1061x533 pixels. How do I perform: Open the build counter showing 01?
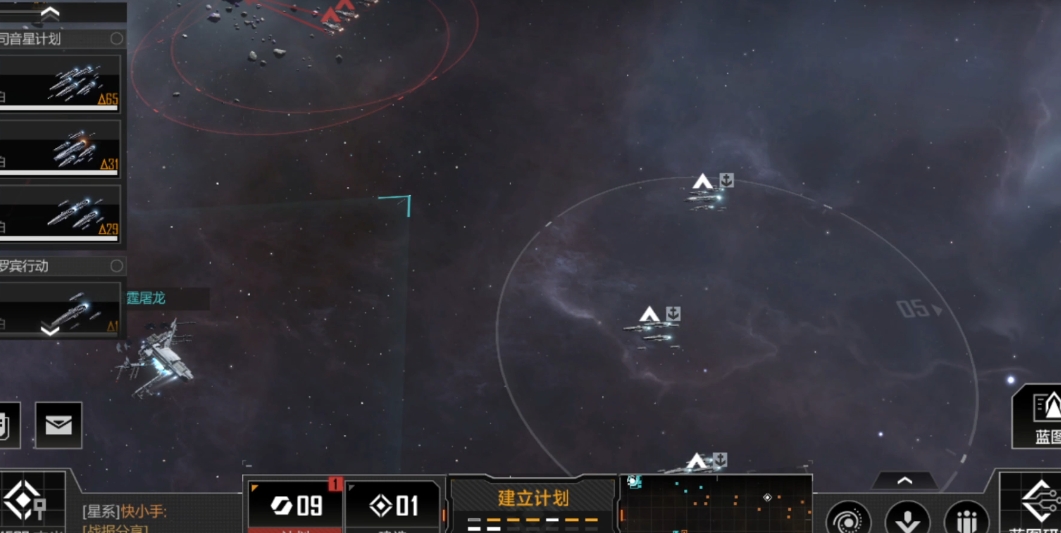point(392,505)
